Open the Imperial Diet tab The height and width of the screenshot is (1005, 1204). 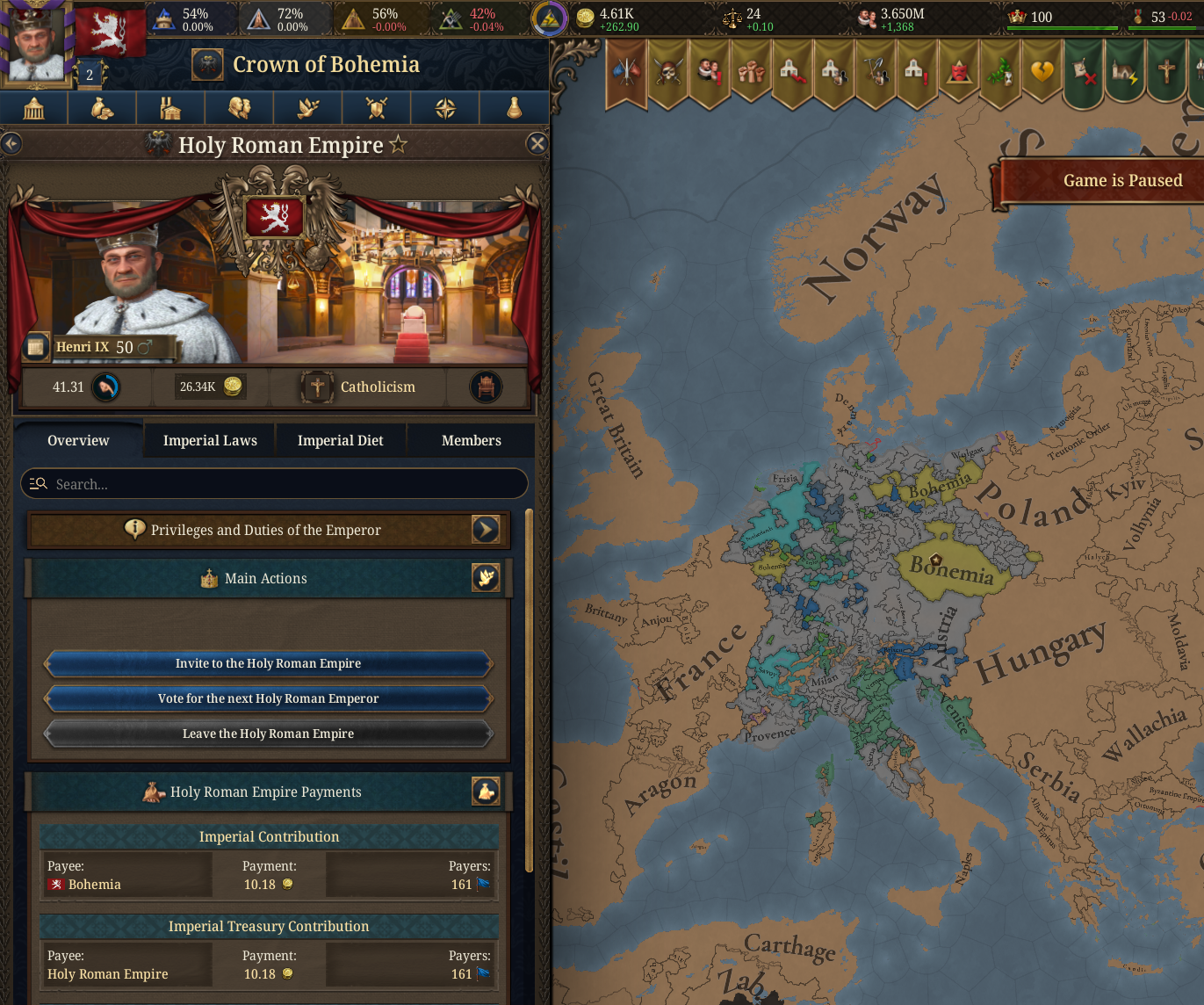tap(340, 440)
